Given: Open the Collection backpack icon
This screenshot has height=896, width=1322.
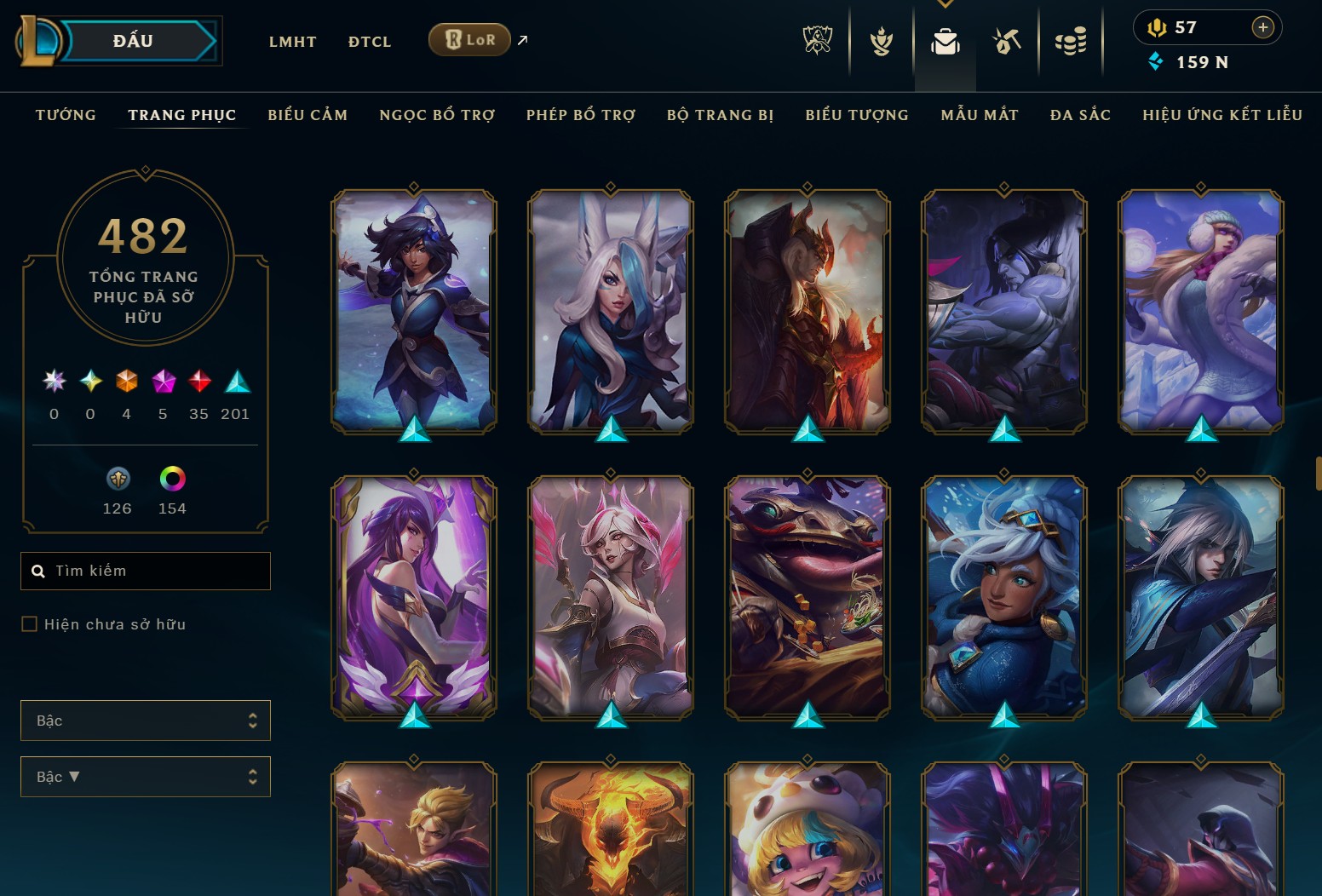Looking at the screenshot, I should [x=945, y=40].
